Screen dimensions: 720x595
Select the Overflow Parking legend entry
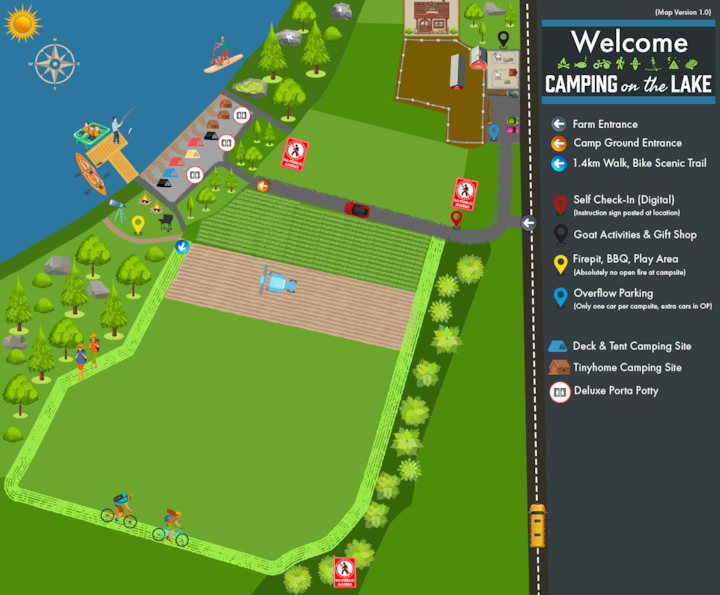pos(613,294)
